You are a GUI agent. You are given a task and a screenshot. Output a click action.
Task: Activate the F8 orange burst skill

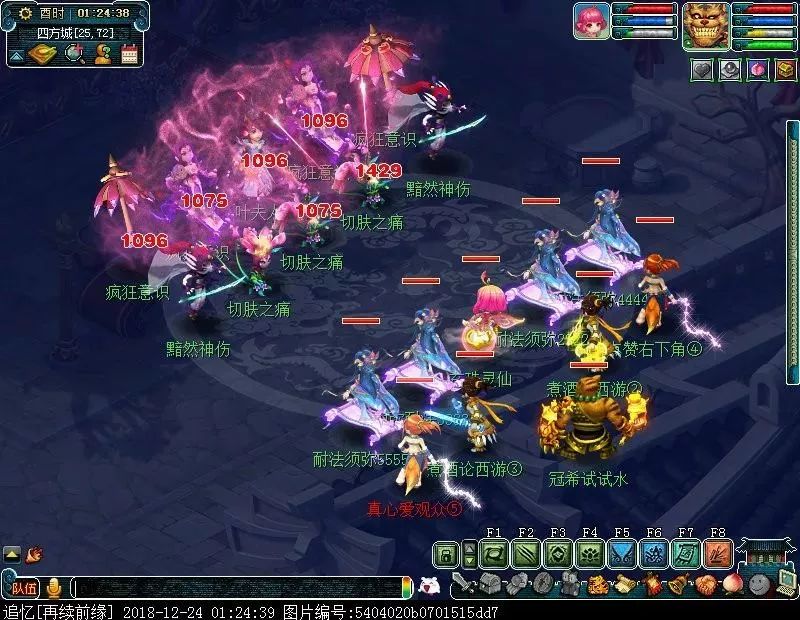tap(717, 553)
